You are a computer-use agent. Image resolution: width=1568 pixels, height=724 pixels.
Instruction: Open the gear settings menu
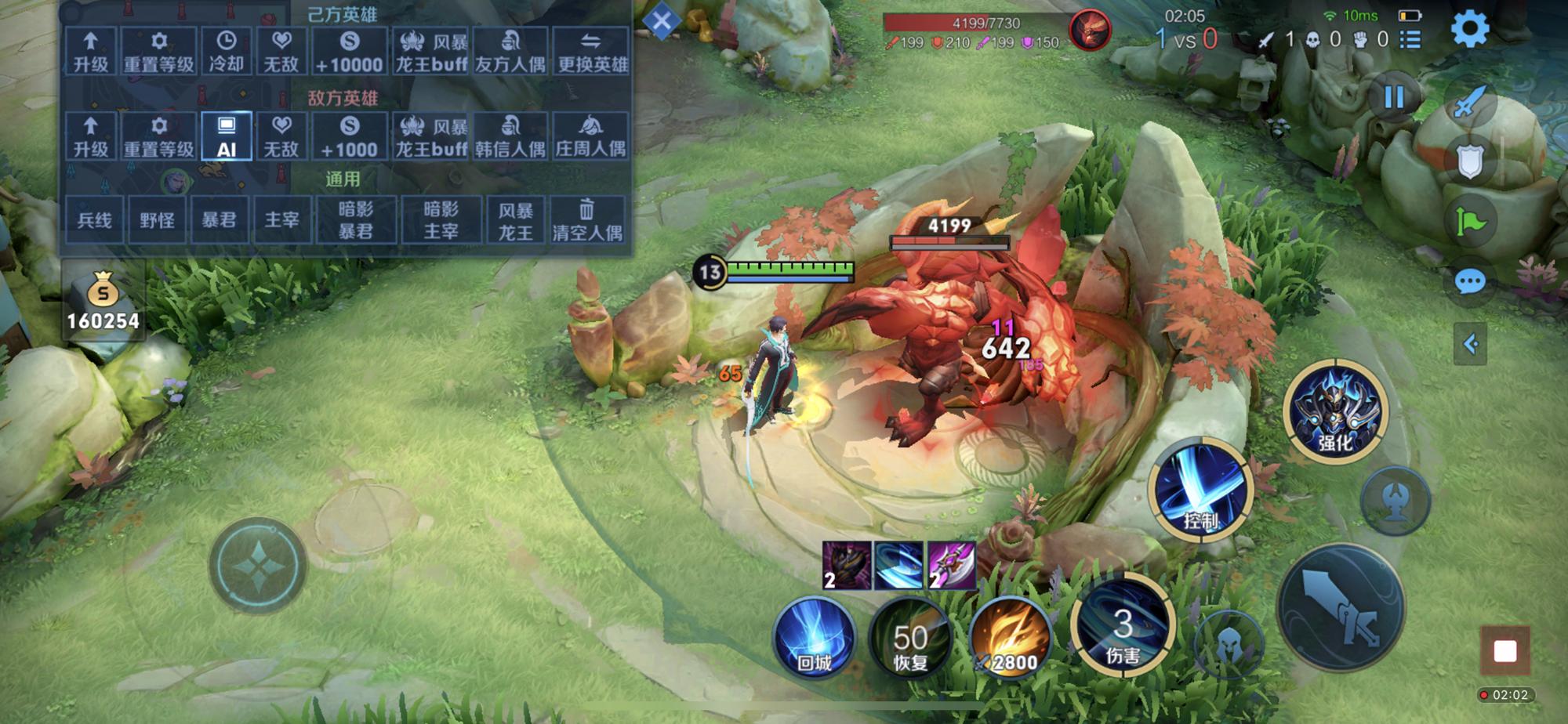coord(1470,30)
